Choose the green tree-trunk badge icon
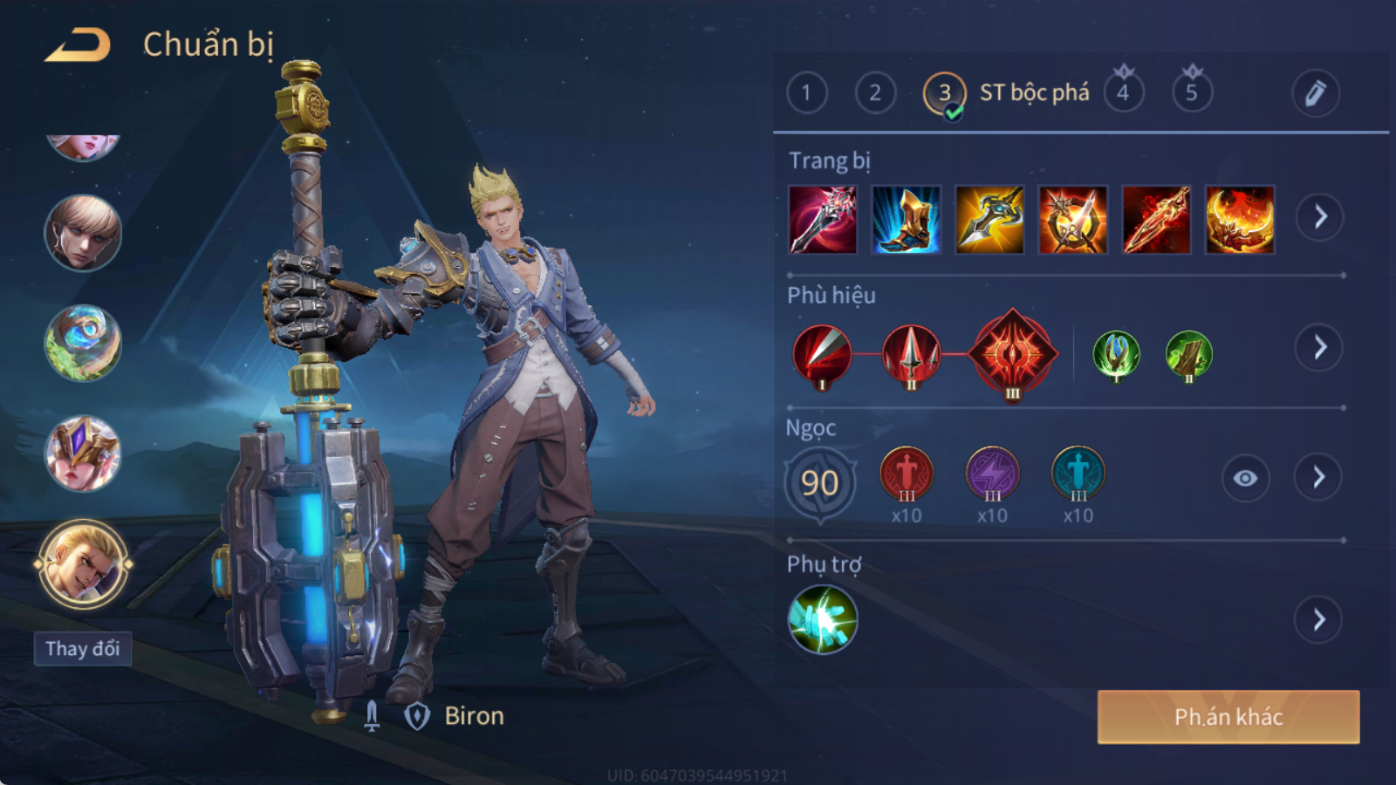Viewport: 1396px width, 785px height. coord(1189,355)
